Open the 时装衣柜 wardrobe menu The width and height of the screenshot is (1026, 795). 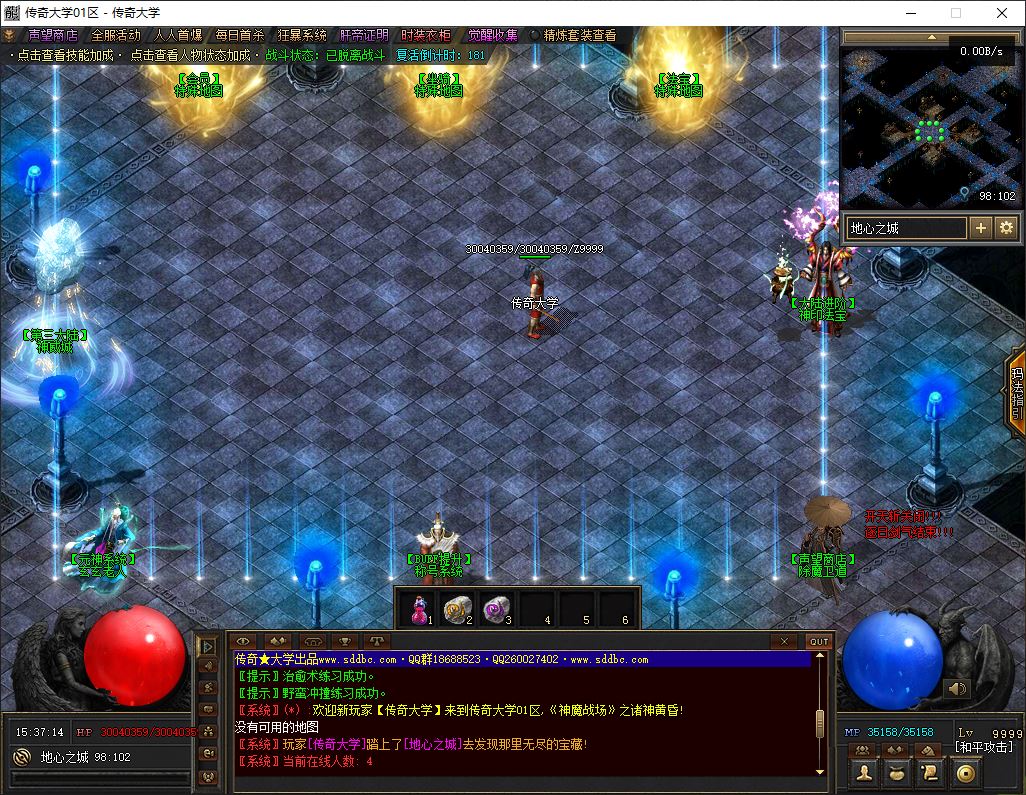click(426, 35)
